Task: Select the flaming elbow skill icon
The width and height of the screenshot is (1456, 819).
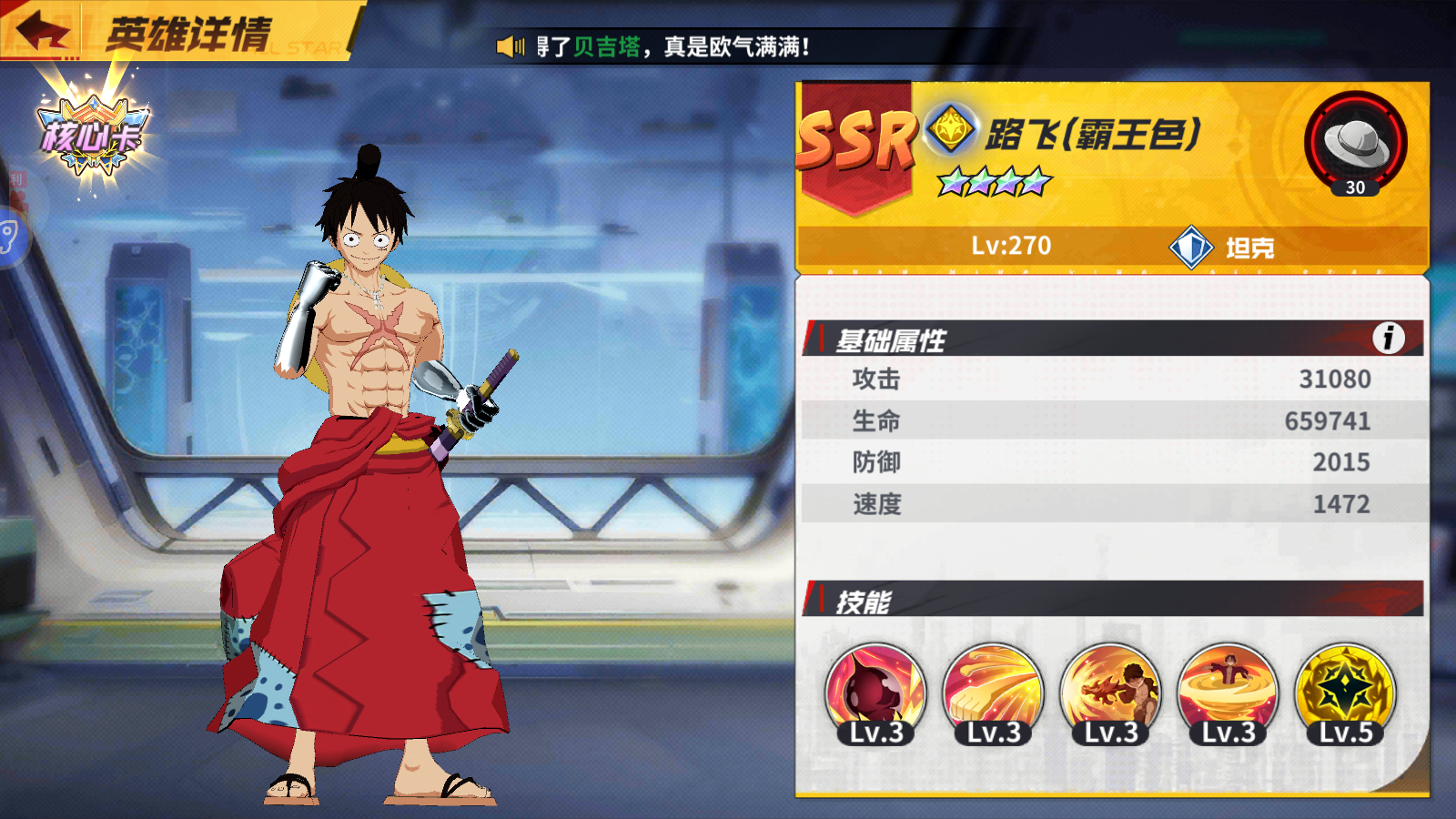Action: [x=1112, y=693]
